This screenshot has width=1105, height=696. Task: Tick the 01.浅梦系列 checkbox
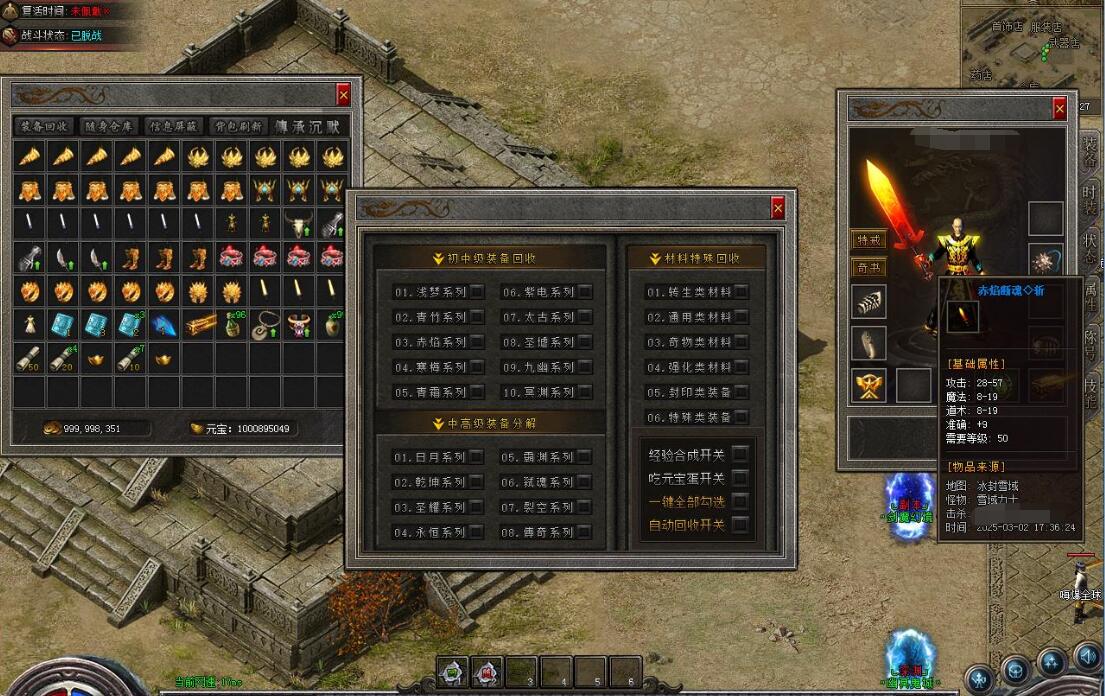pos(477,292)
